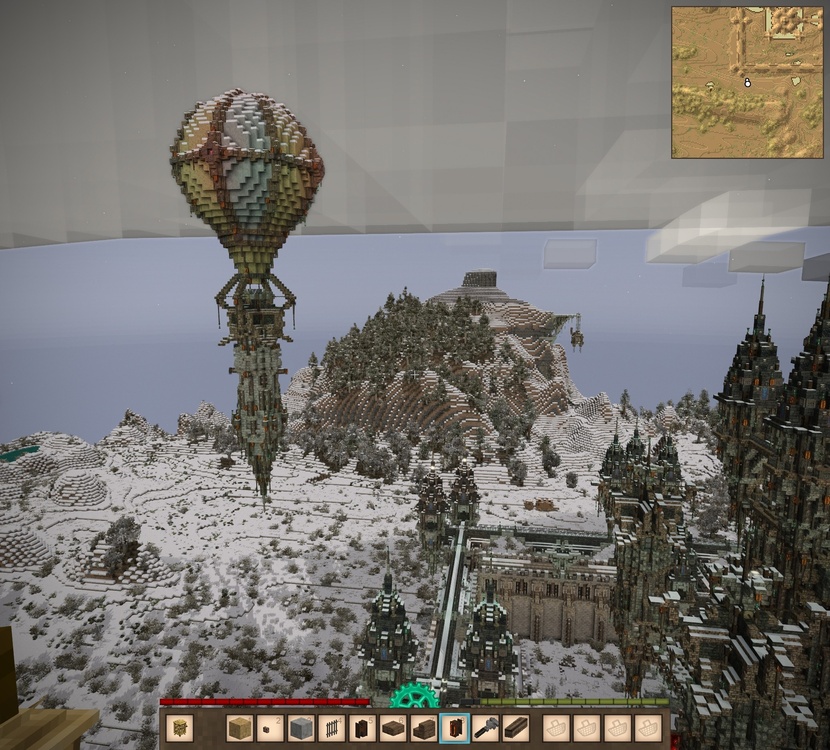The image size is (830, 750).
Task: Open the minimap in the corner
Action: click(x=746, y=82)
